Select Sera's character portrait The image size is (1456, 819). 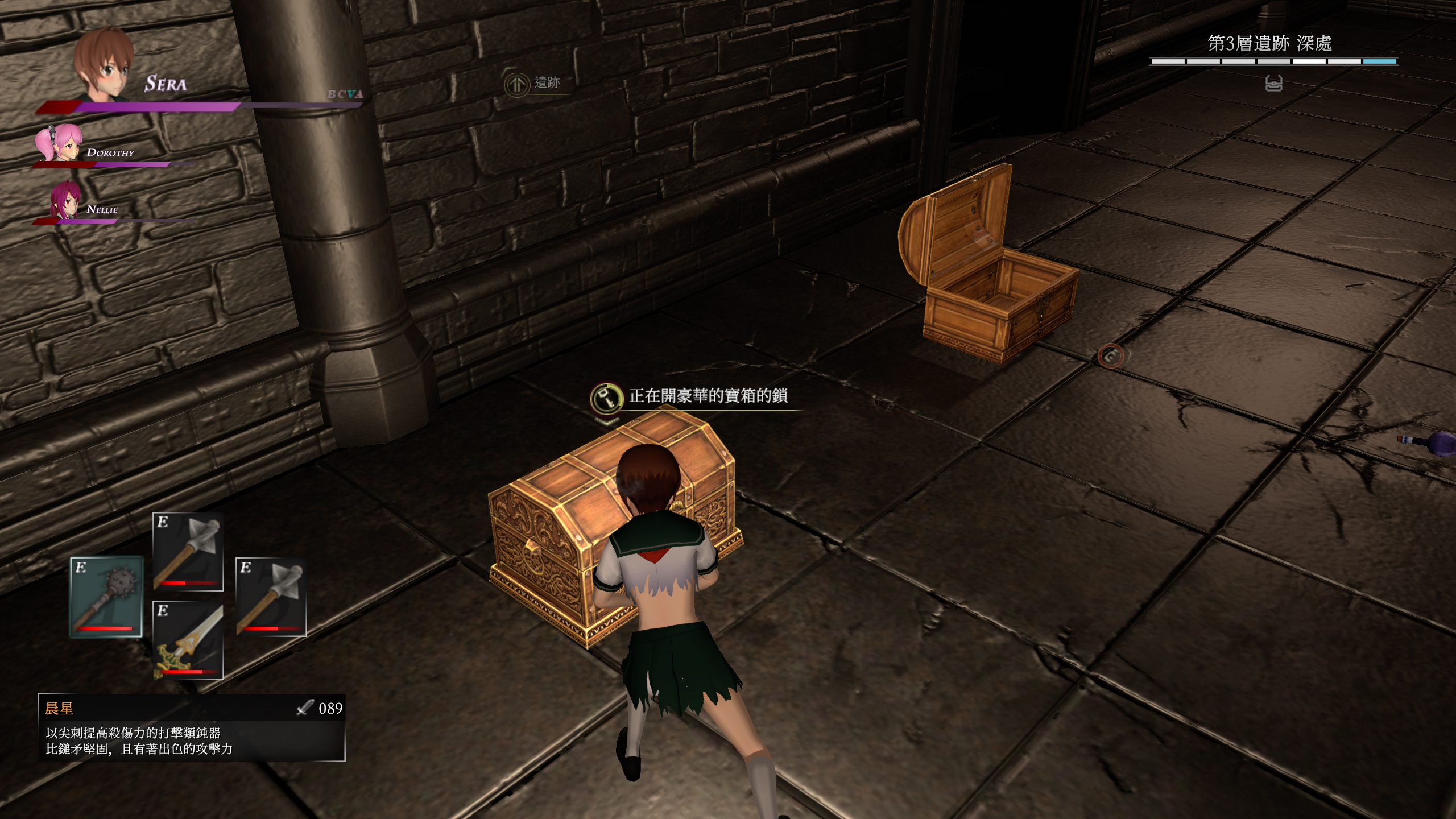(x=104, y=64)
